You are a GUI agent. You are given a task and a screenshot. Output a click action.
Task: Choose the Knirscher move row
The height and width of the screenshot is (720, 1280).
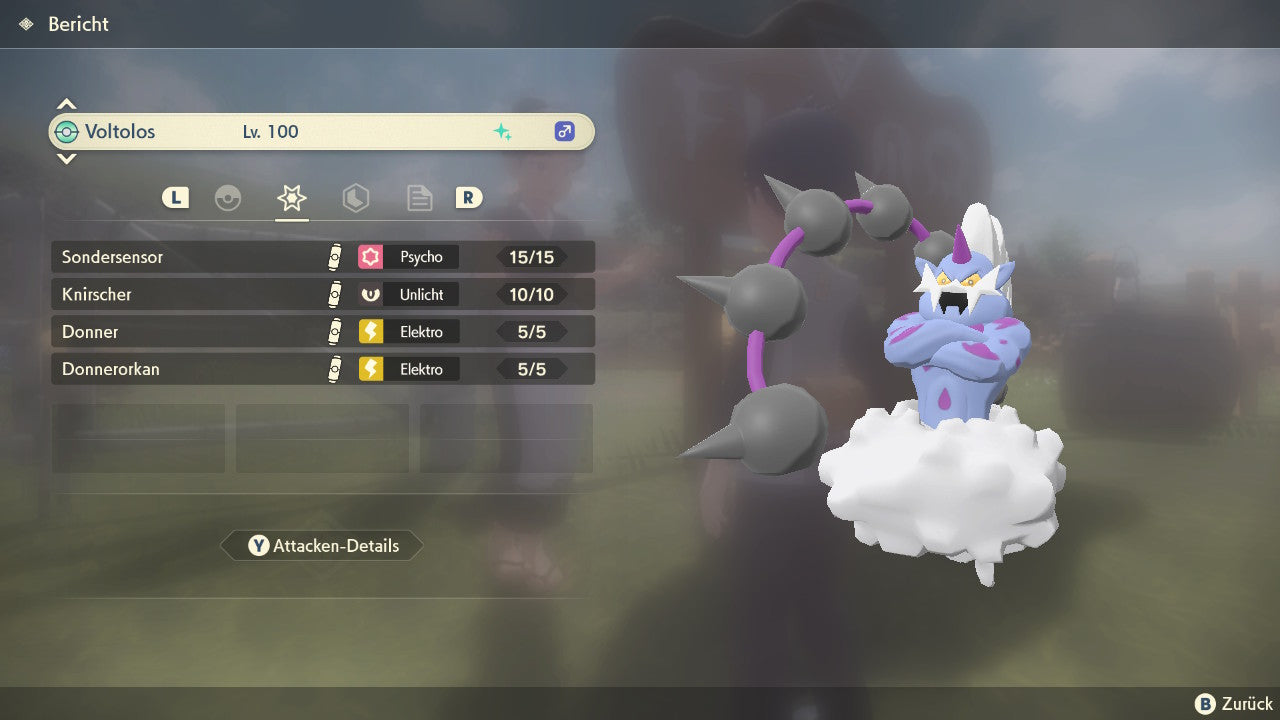point(322,294)
